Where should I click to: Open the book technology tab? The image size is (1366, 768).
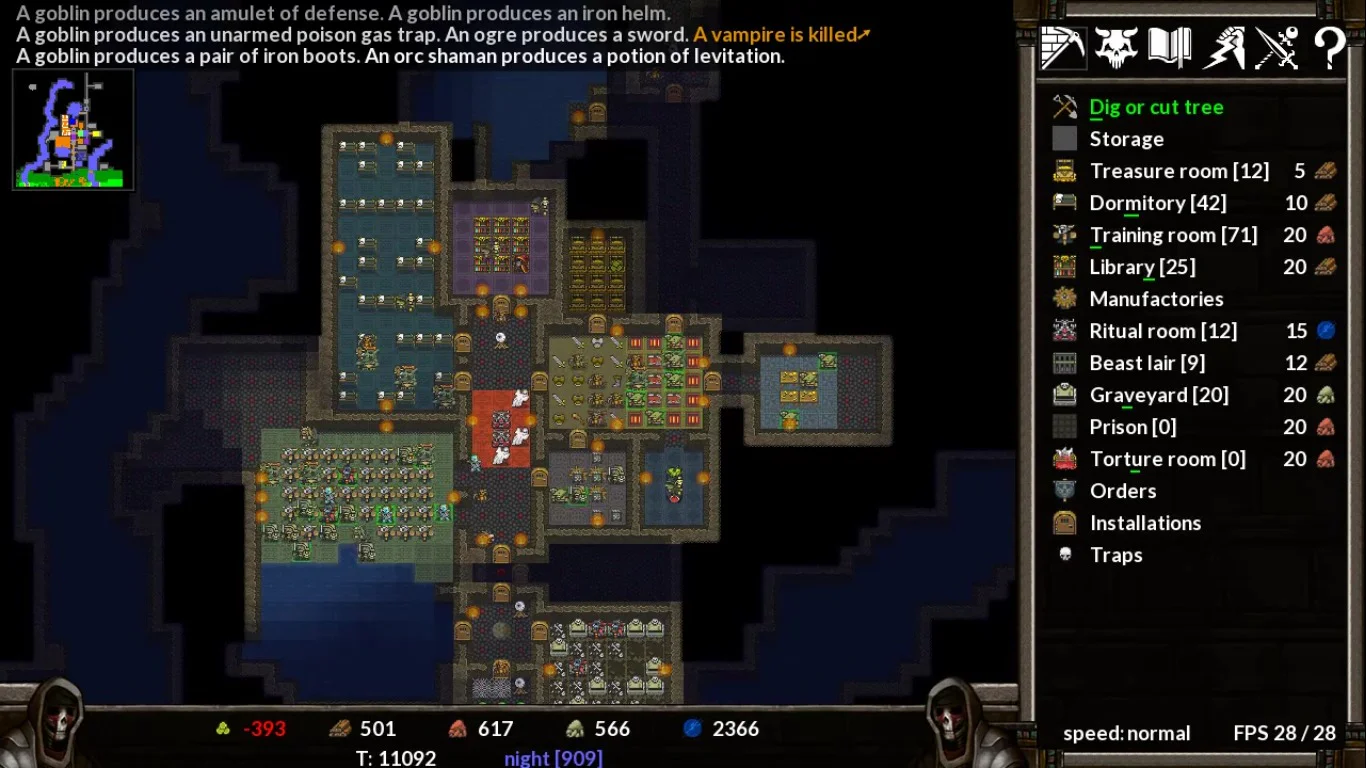pyautogui.click(x=1169, y=47)
